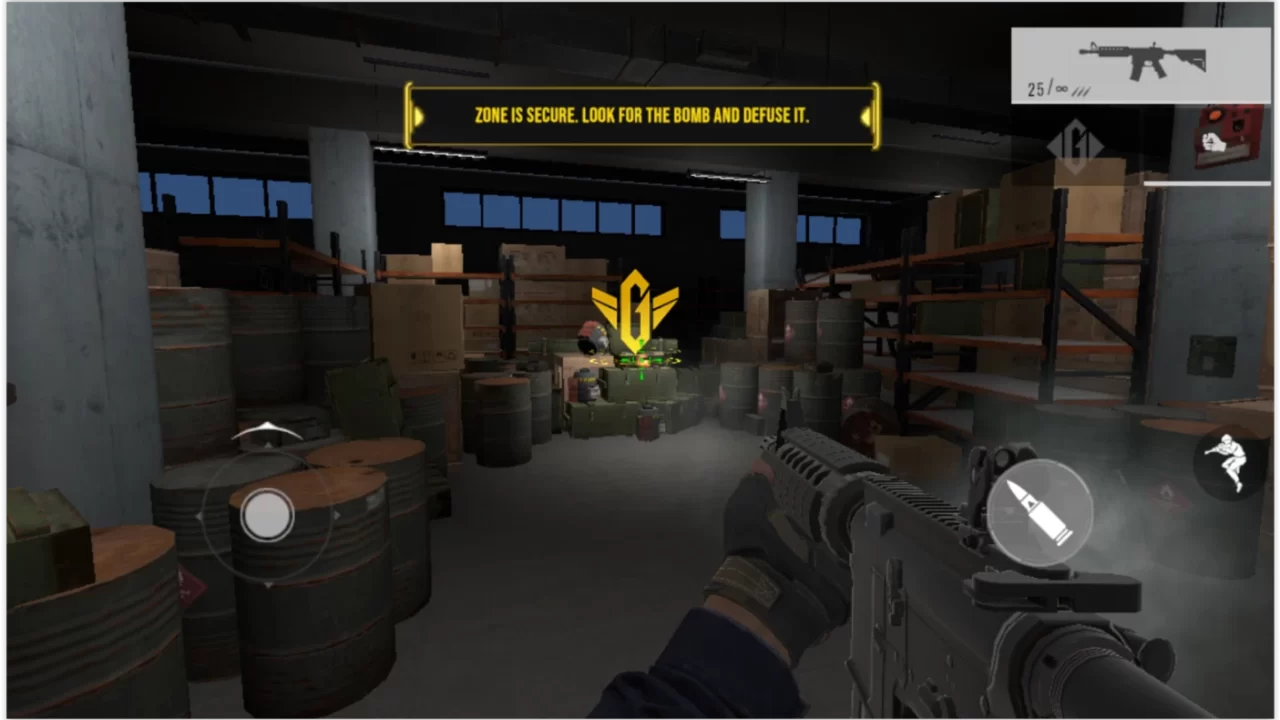This screenshot has width=1280, height=720.
Task: Tap the virtual movement joystick knob
Action: [x=267, y=515]
